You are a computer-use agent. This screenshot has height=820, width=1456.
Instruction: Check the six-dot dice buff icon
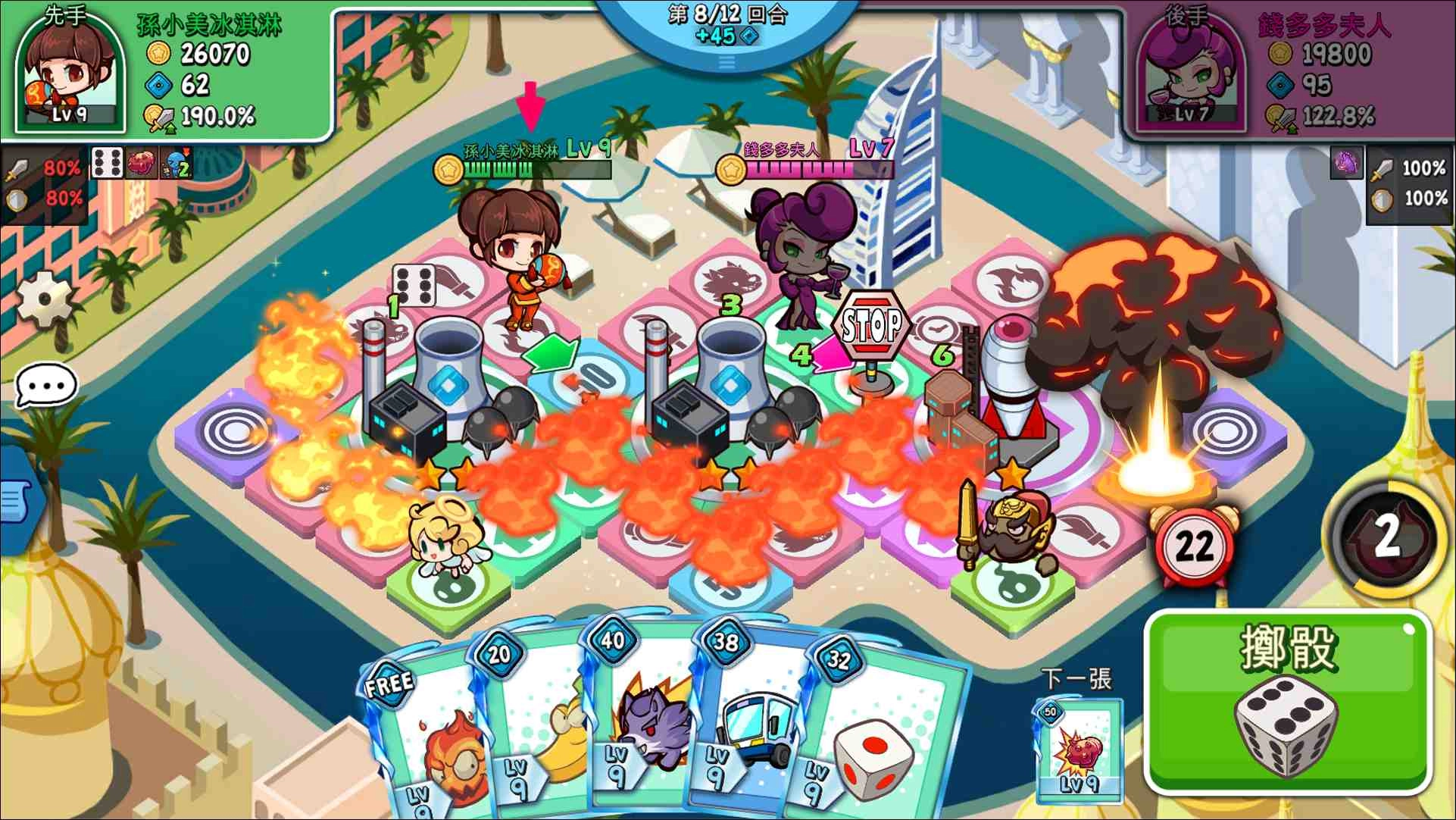[107, 163]
